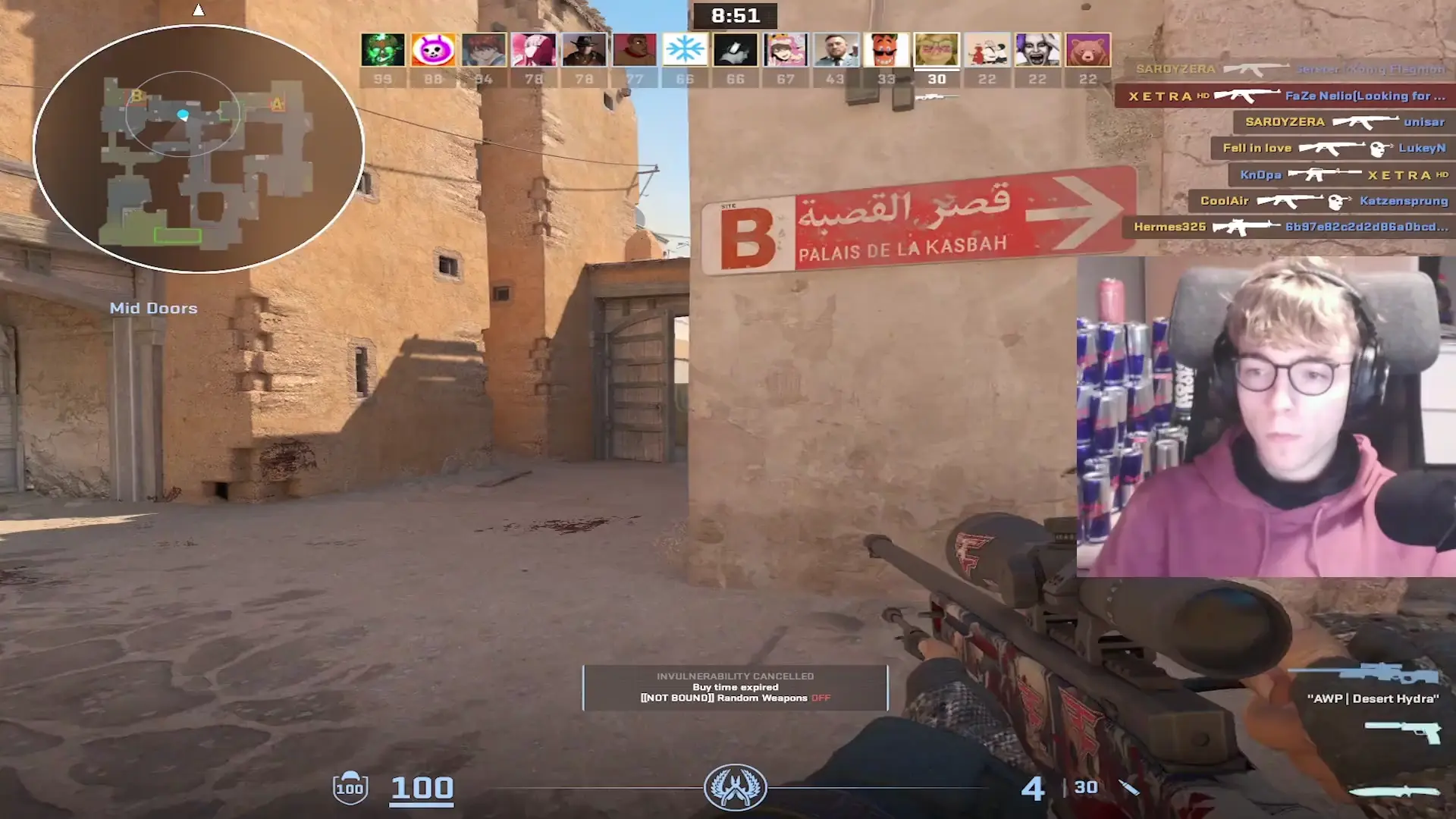
Task: Click the Conor McGregor avatar with 43 kills
Action: pyautogui.click(x=836, y=49)
